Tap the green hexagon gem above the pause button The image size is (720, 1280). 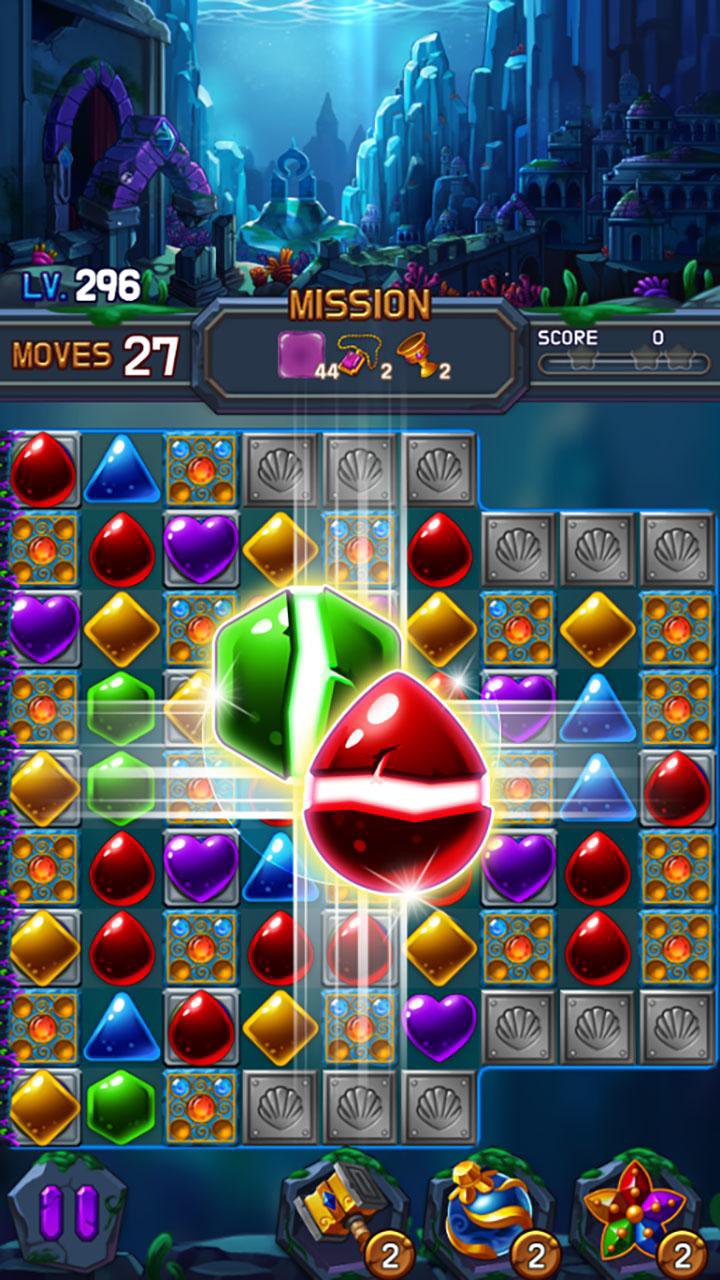click(121, 1106)
